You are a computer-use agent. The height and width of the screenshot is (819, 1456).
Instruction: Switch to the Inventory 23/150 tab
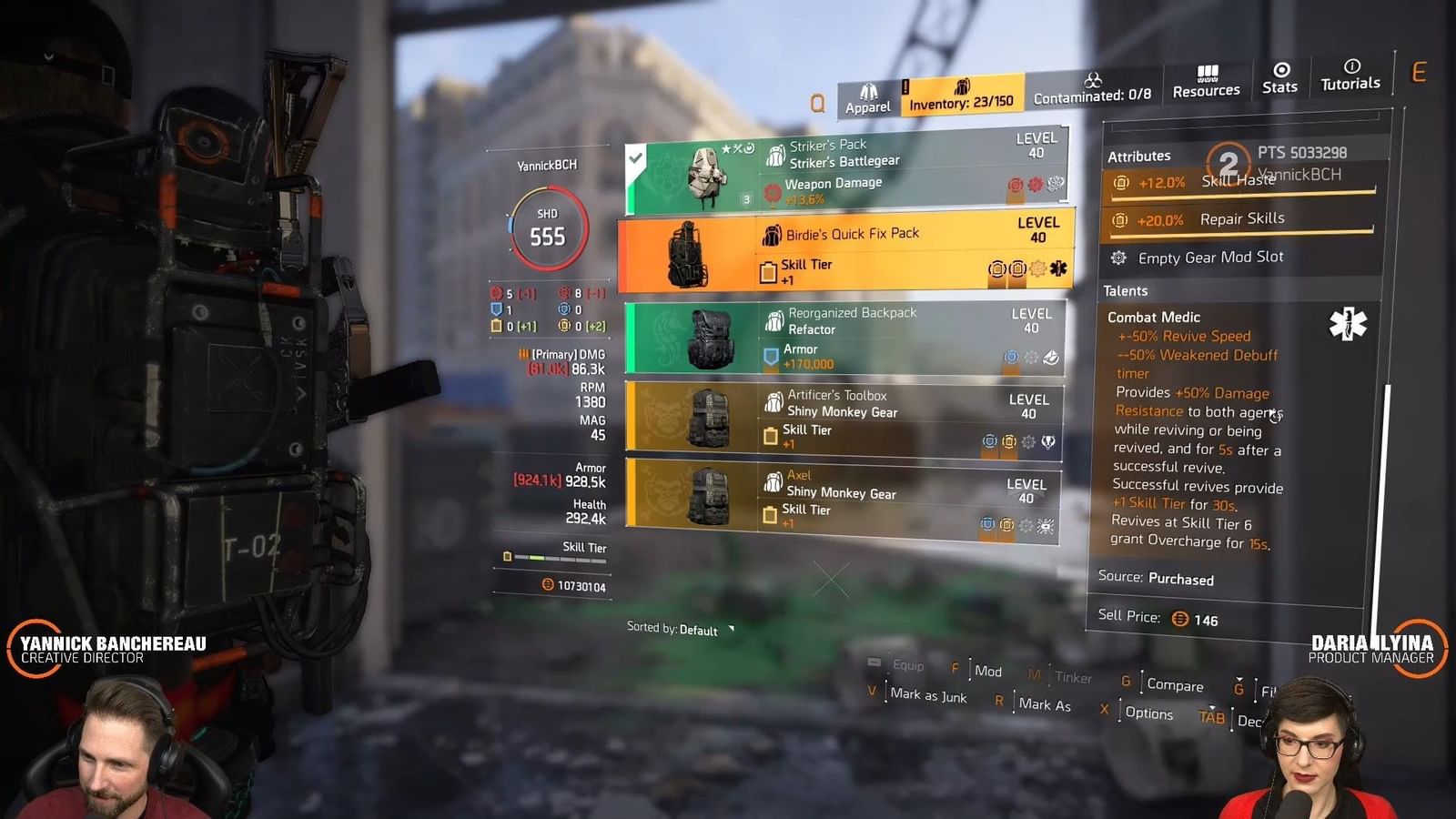962,103
